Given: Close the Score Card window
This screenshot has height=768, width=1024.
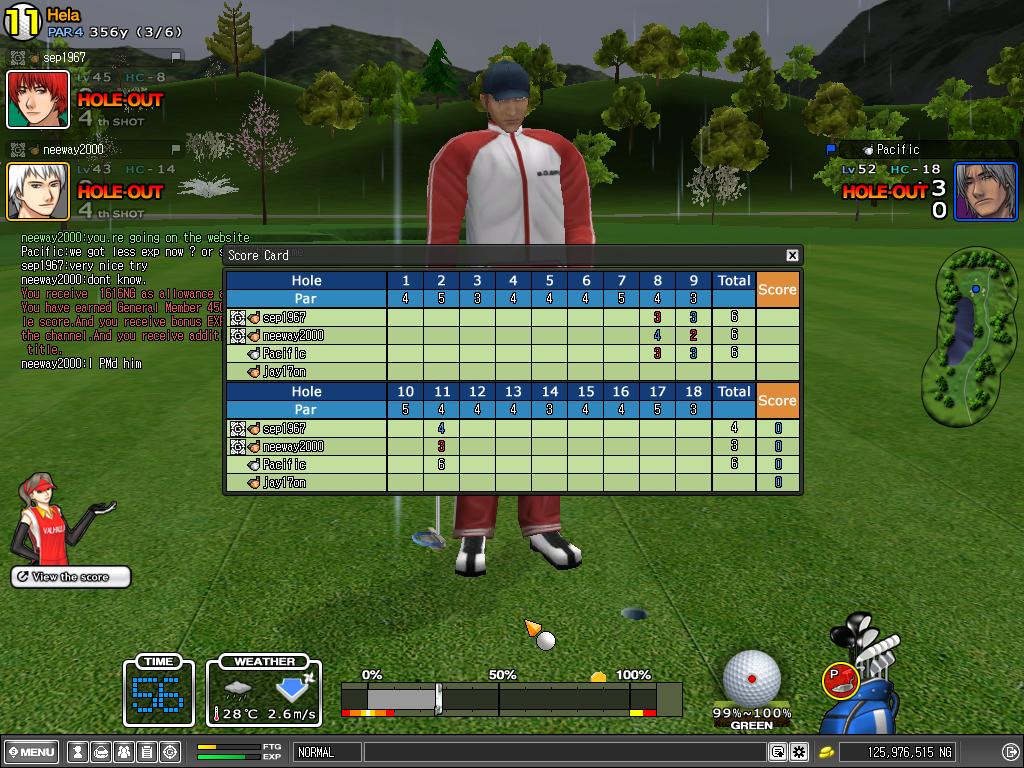Looking at the screenshot, I should (792, 256).
